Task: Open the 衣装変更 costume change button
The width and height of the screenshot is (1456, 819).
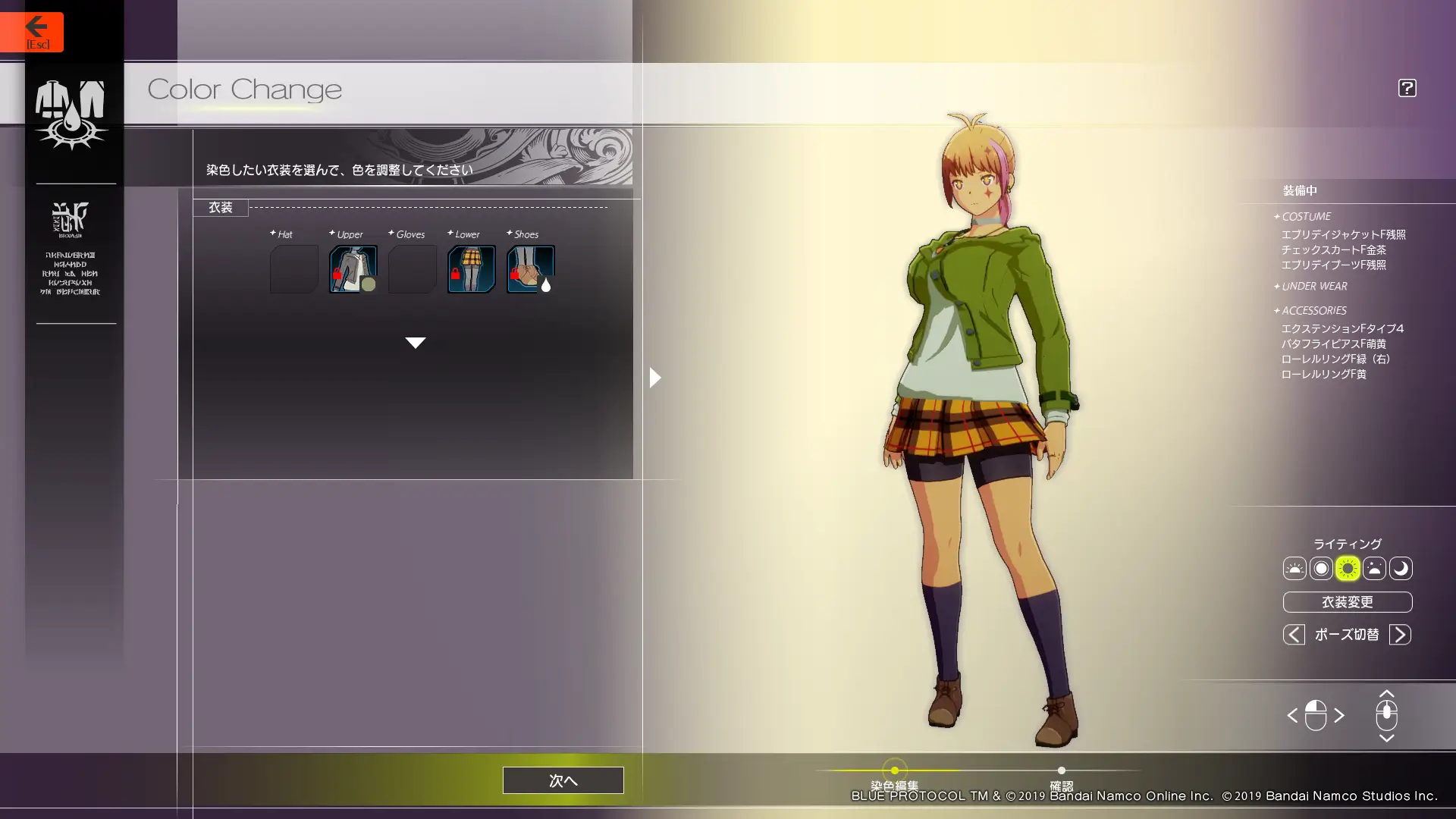Action: pos(1347,602)
